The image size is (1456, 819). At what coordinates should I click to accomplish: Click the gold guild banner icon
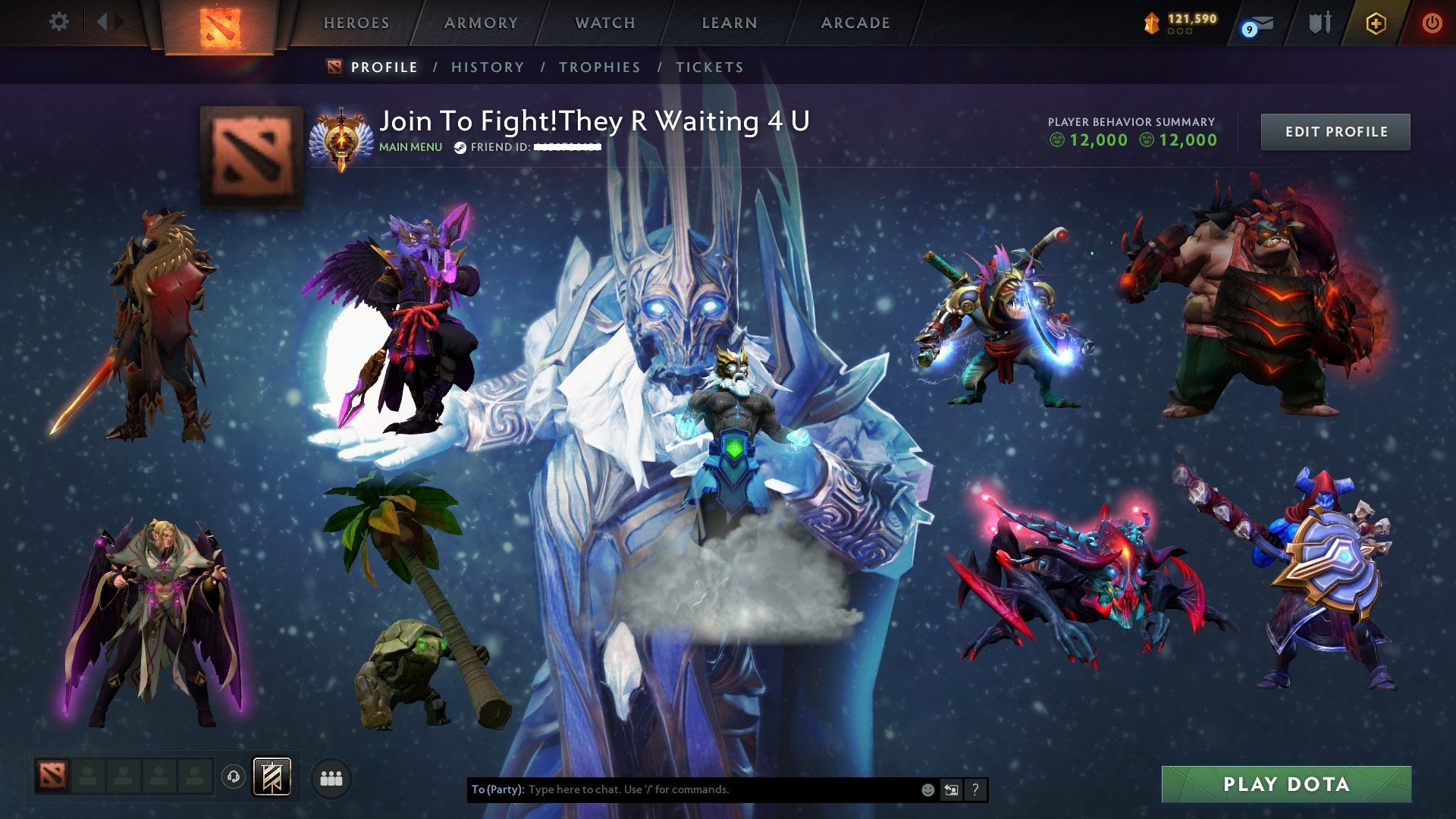click(271, 777)
